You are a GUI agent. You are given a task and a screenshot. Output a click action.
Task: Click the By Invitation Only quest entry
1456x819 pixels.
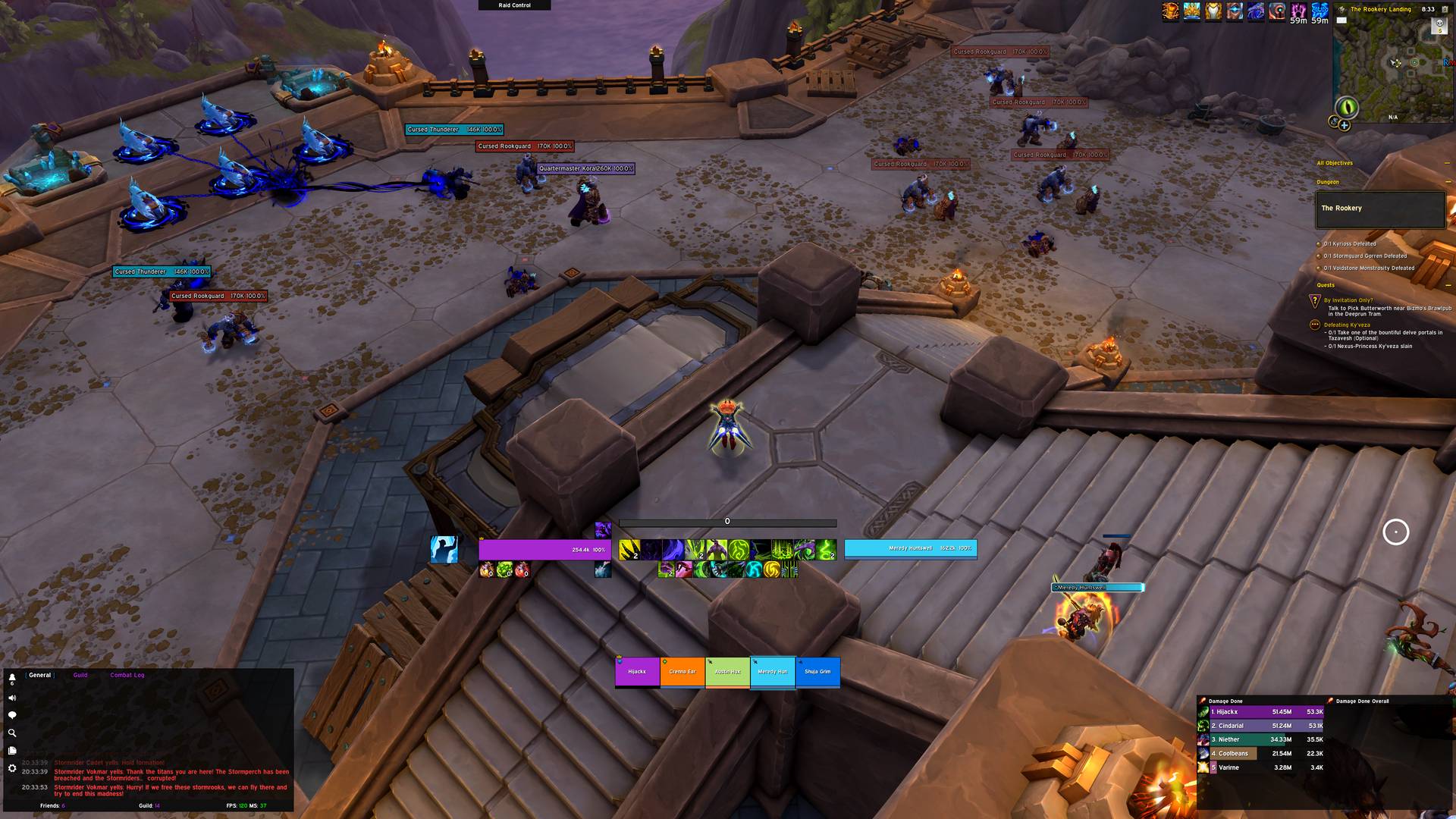point(1348,300)
